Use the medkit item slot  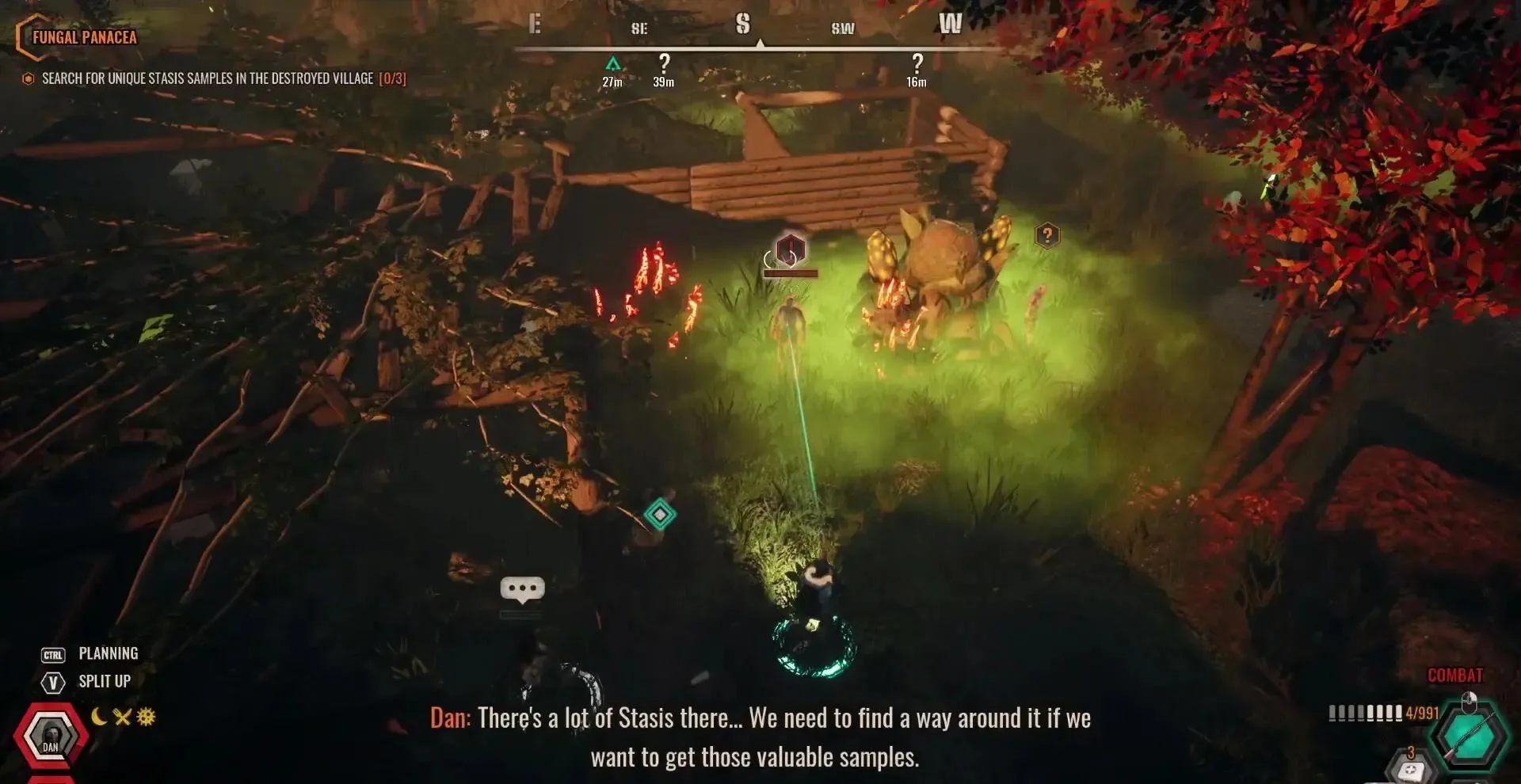pos(1411,769)
